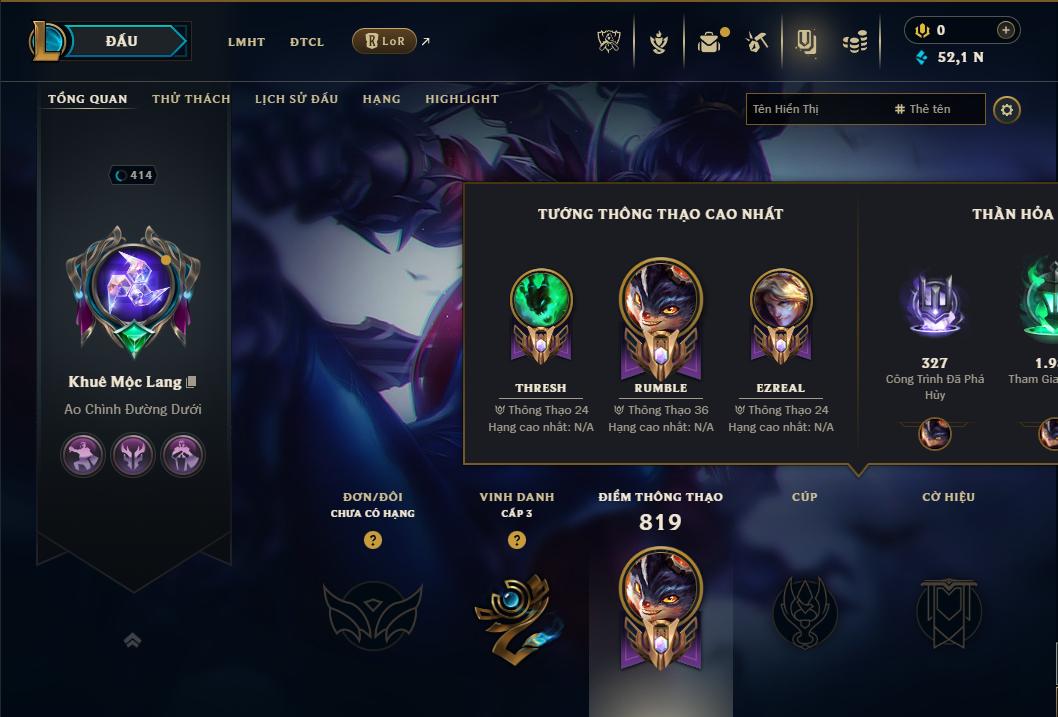Switch to the THỬ THÁCH tab
Screen dimensions: 1058x717
[191, 99]
